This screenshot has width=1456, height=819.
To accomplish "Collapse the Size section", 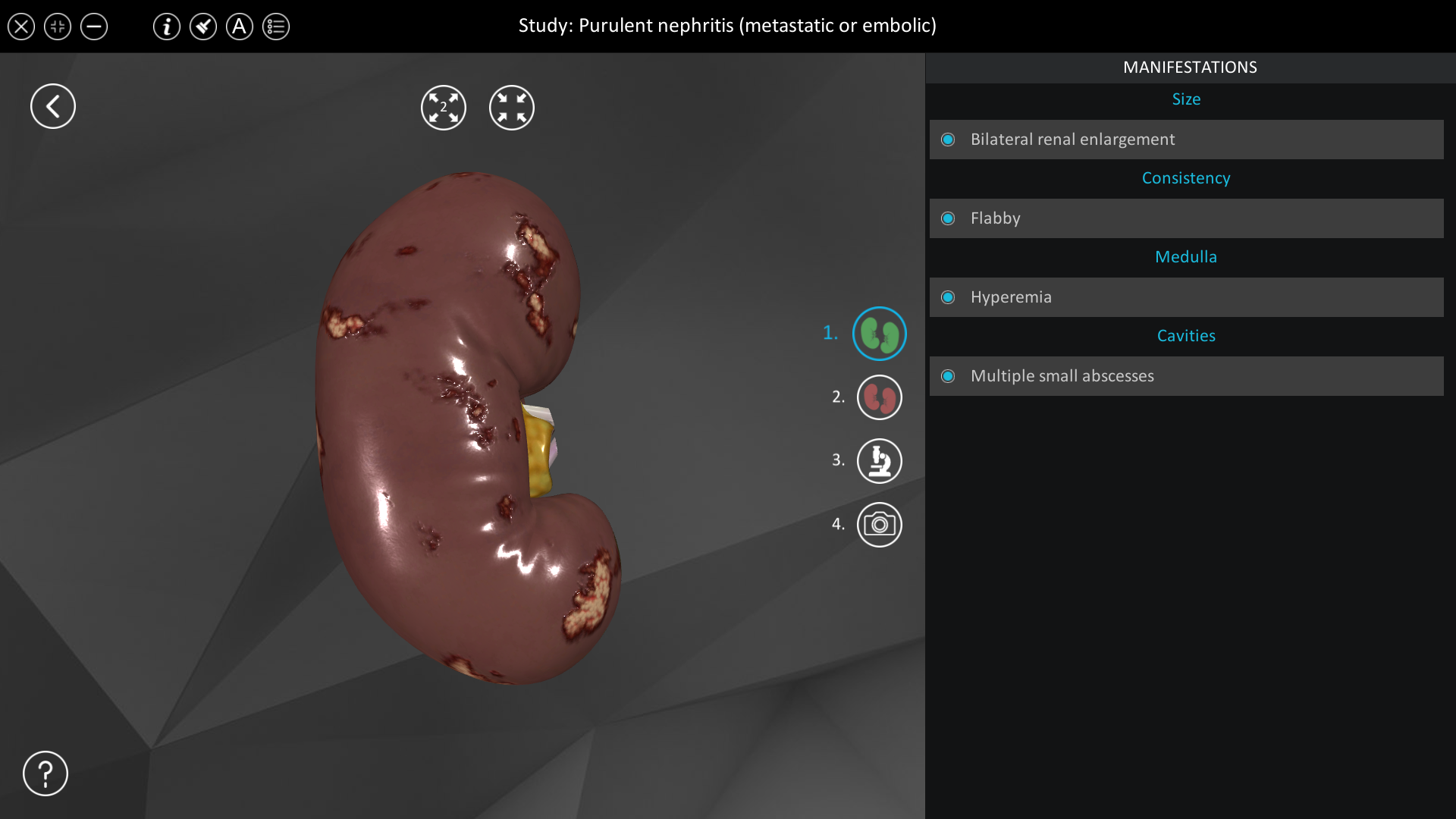I will point(1186,99).
